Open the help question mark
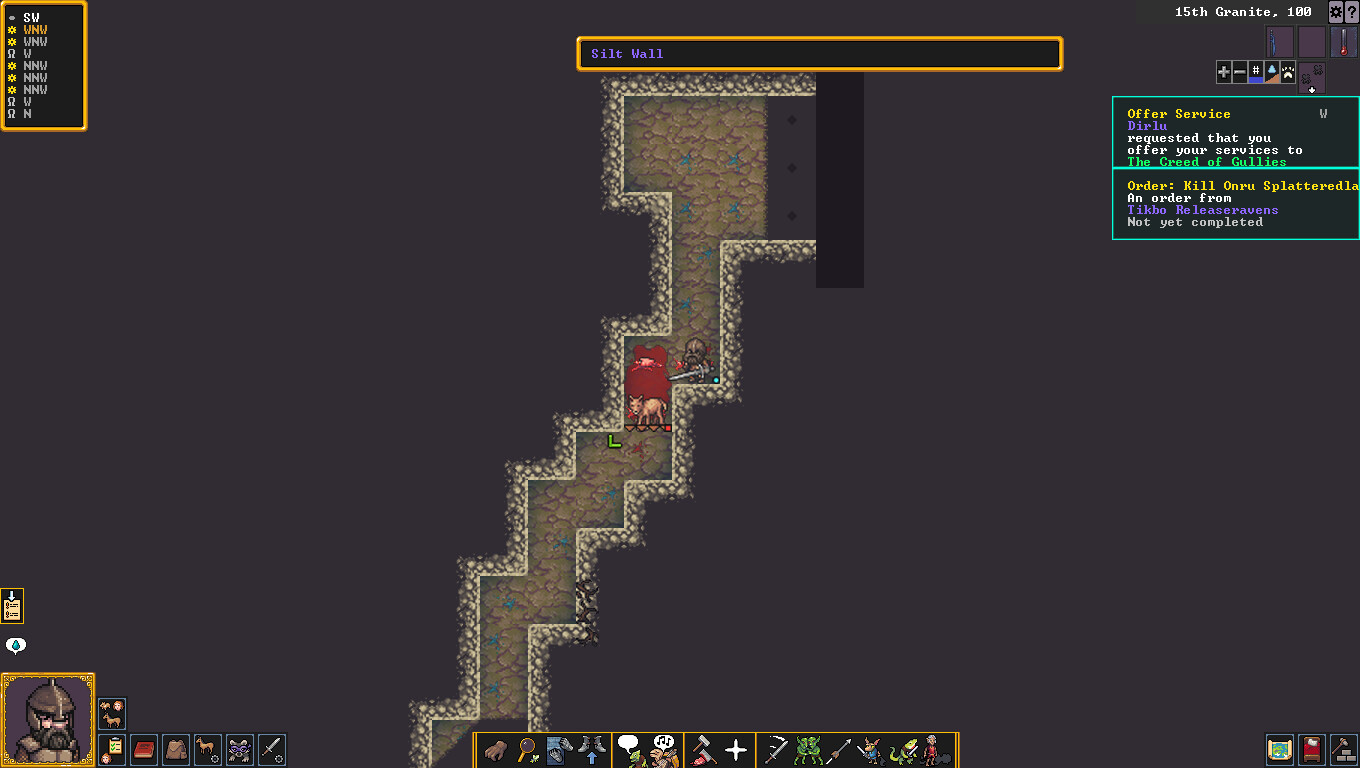Screen dimensions: 1360x768 1351,12
